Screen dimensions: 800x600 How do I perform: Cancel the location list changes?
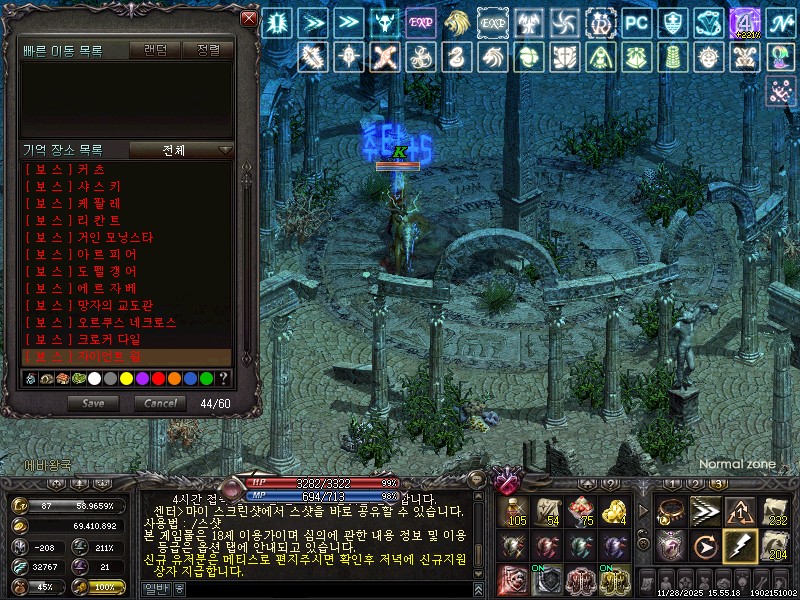[x=160, y=404]
